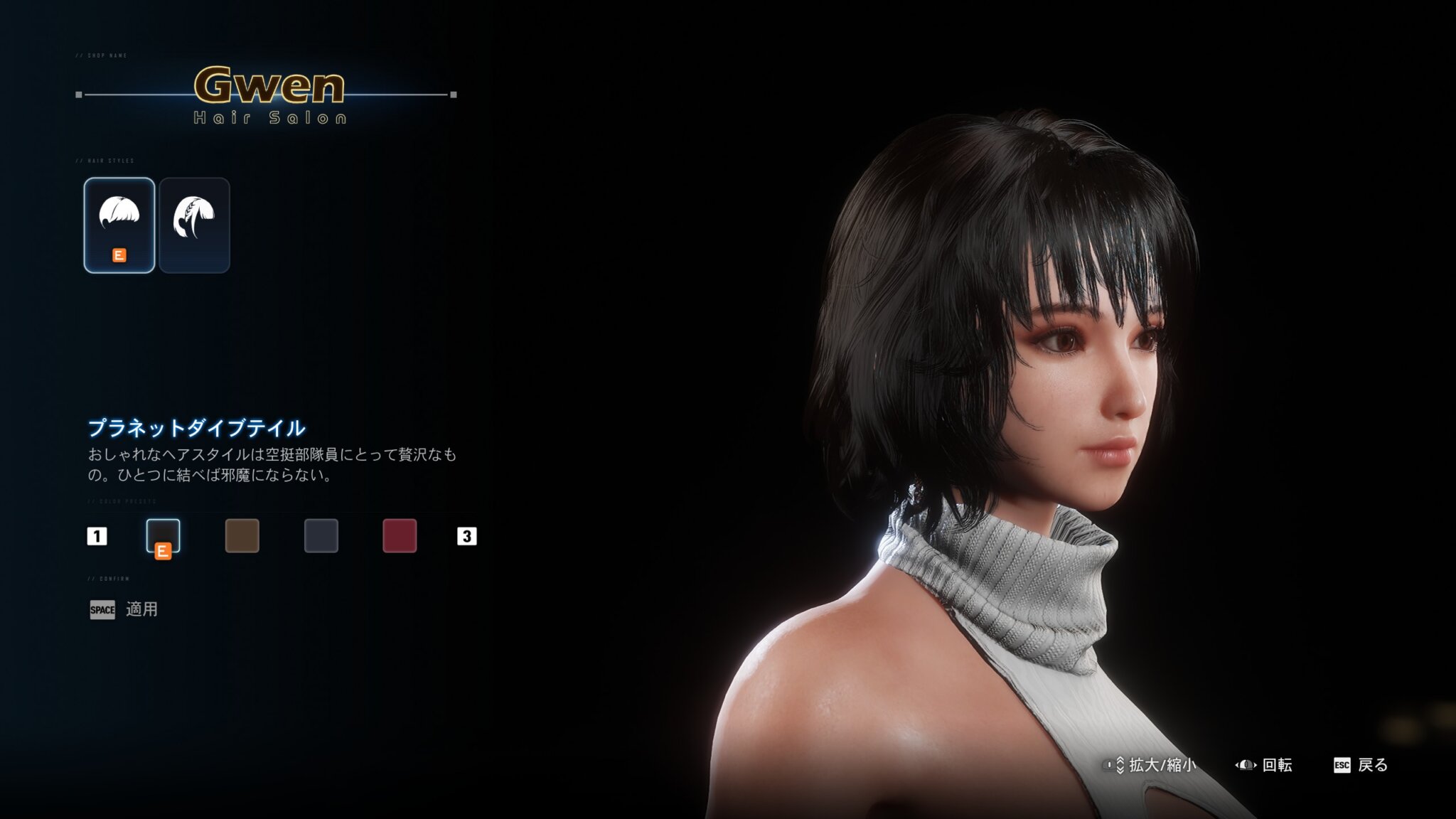
Task: Click the E equip badge on the bob hairstyle
Action: [119, 256]
